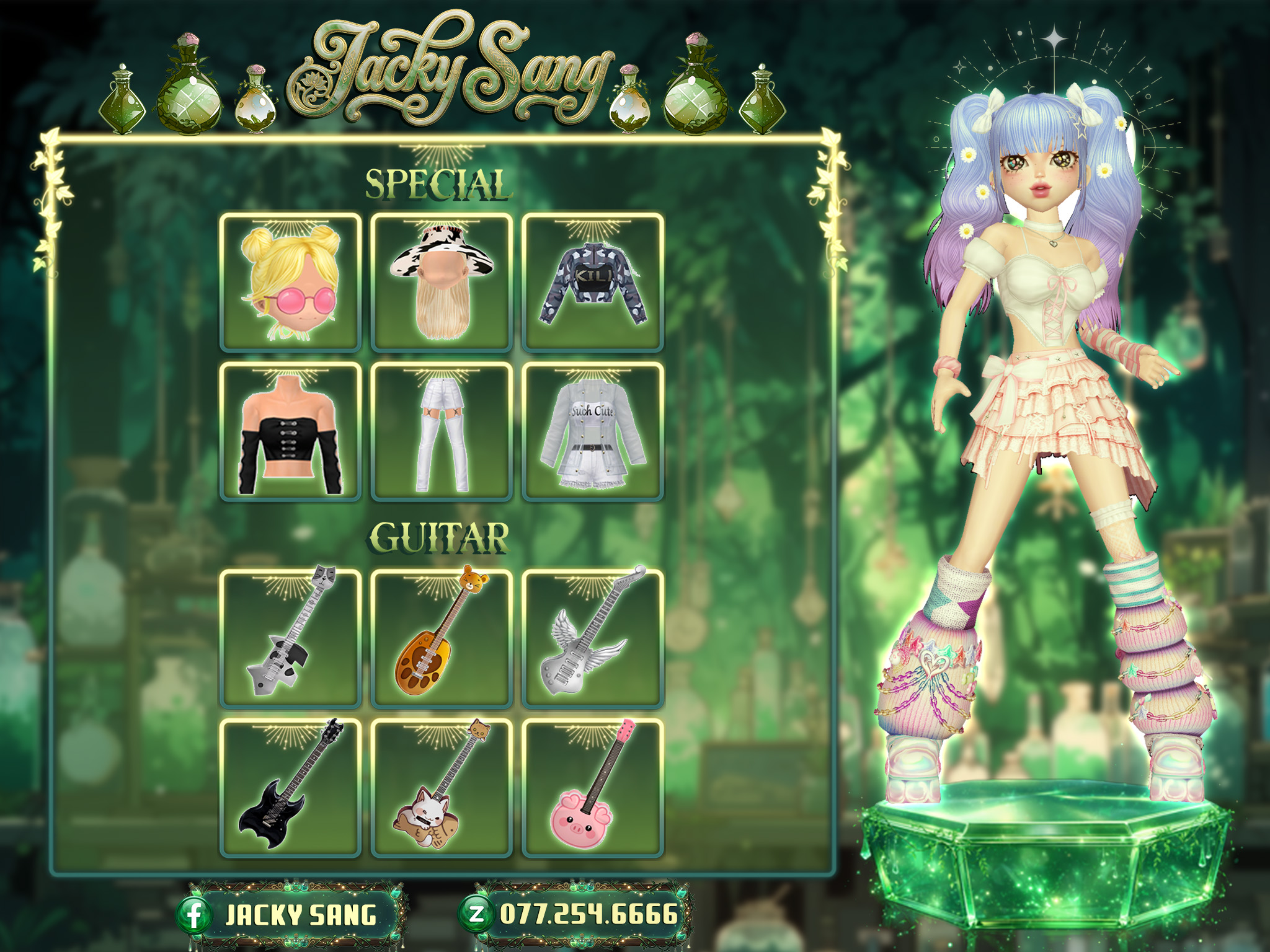
Task: Choose the silver winged guitar
Action: [x=593, y=638]
